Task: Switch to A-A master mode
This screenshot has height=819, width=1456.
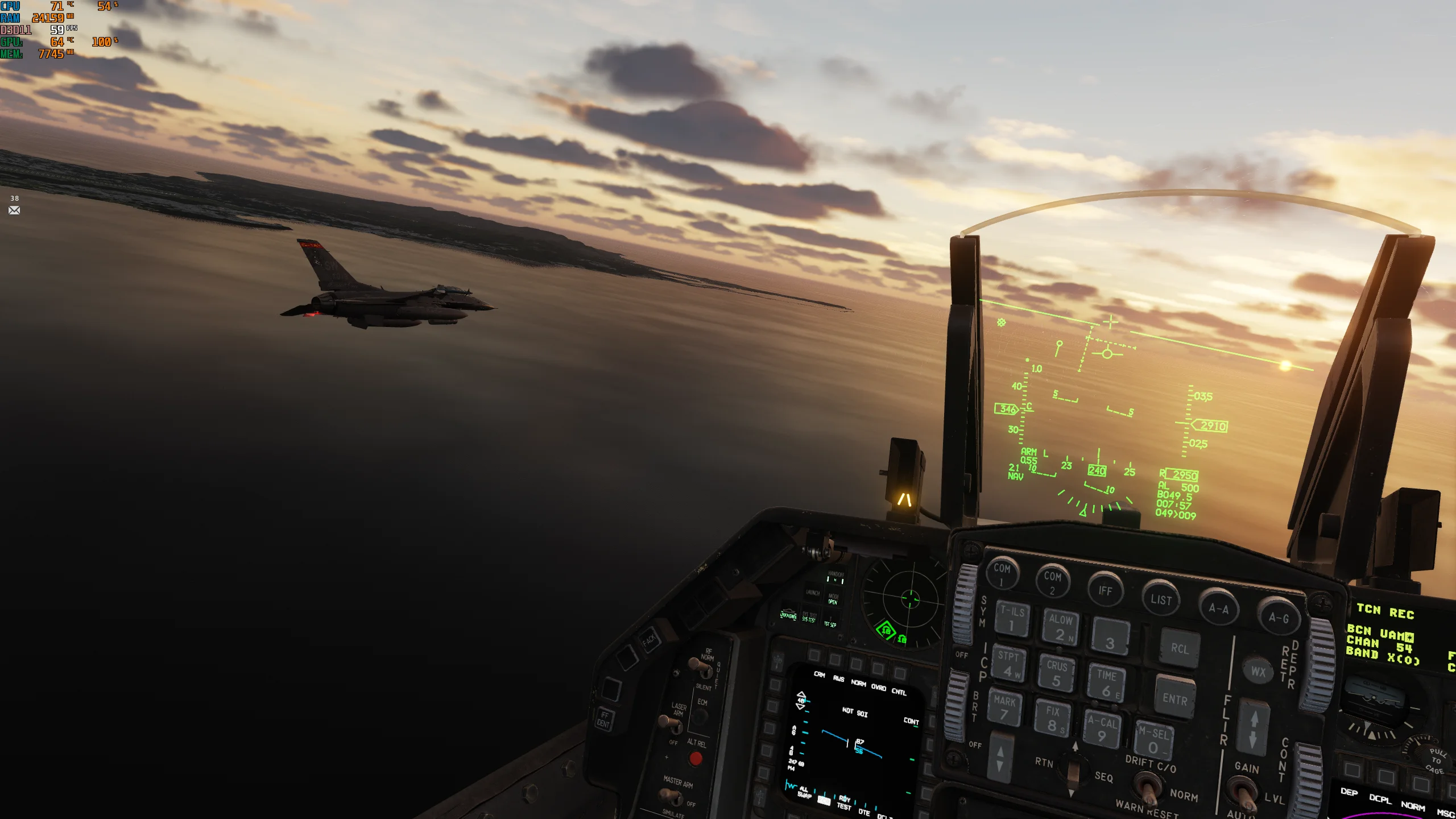Action: pyautogui.click(x=1218, y=608)
